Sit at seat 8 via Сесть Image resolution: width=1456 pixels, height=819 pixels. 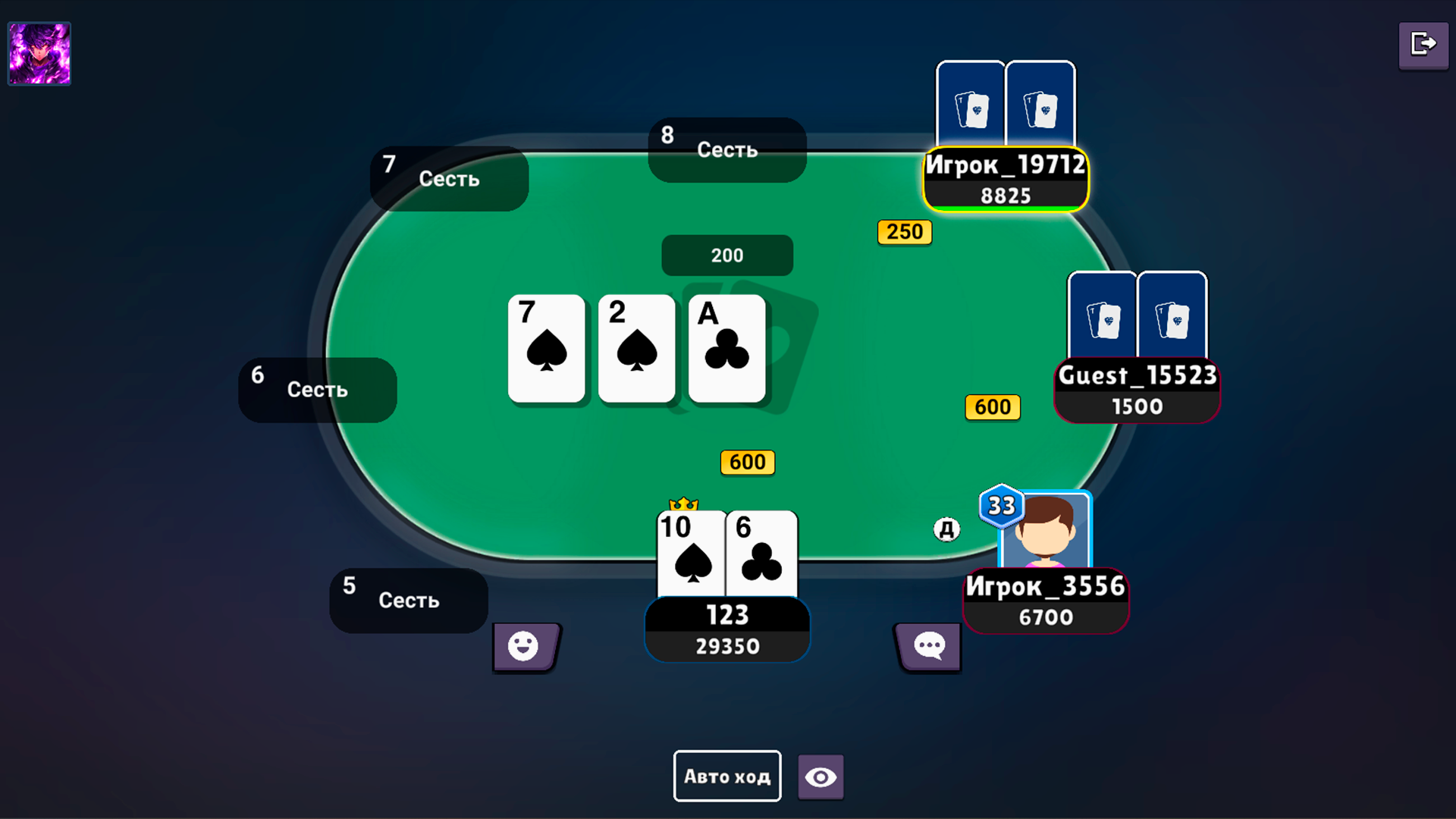click(726, 149)
